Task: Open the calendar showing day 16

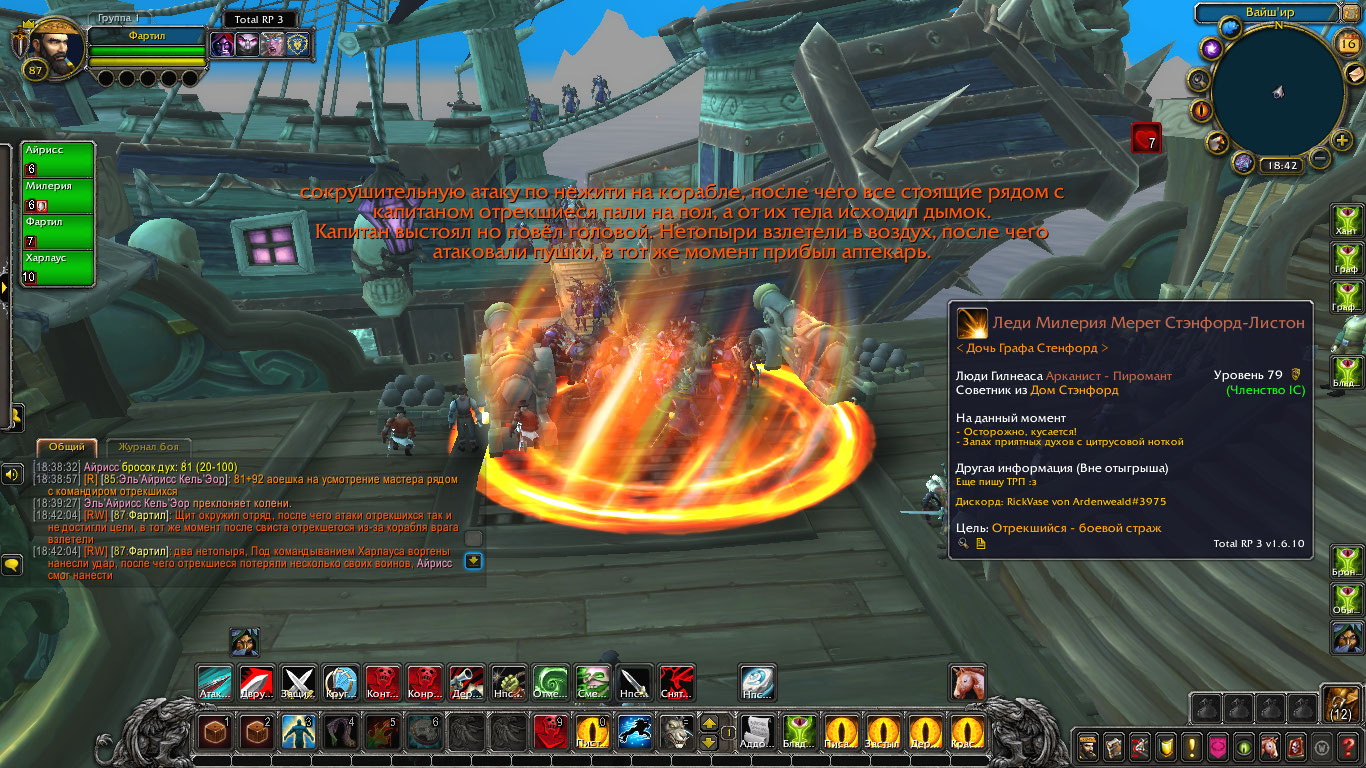Action: [x=1346, y=42]
